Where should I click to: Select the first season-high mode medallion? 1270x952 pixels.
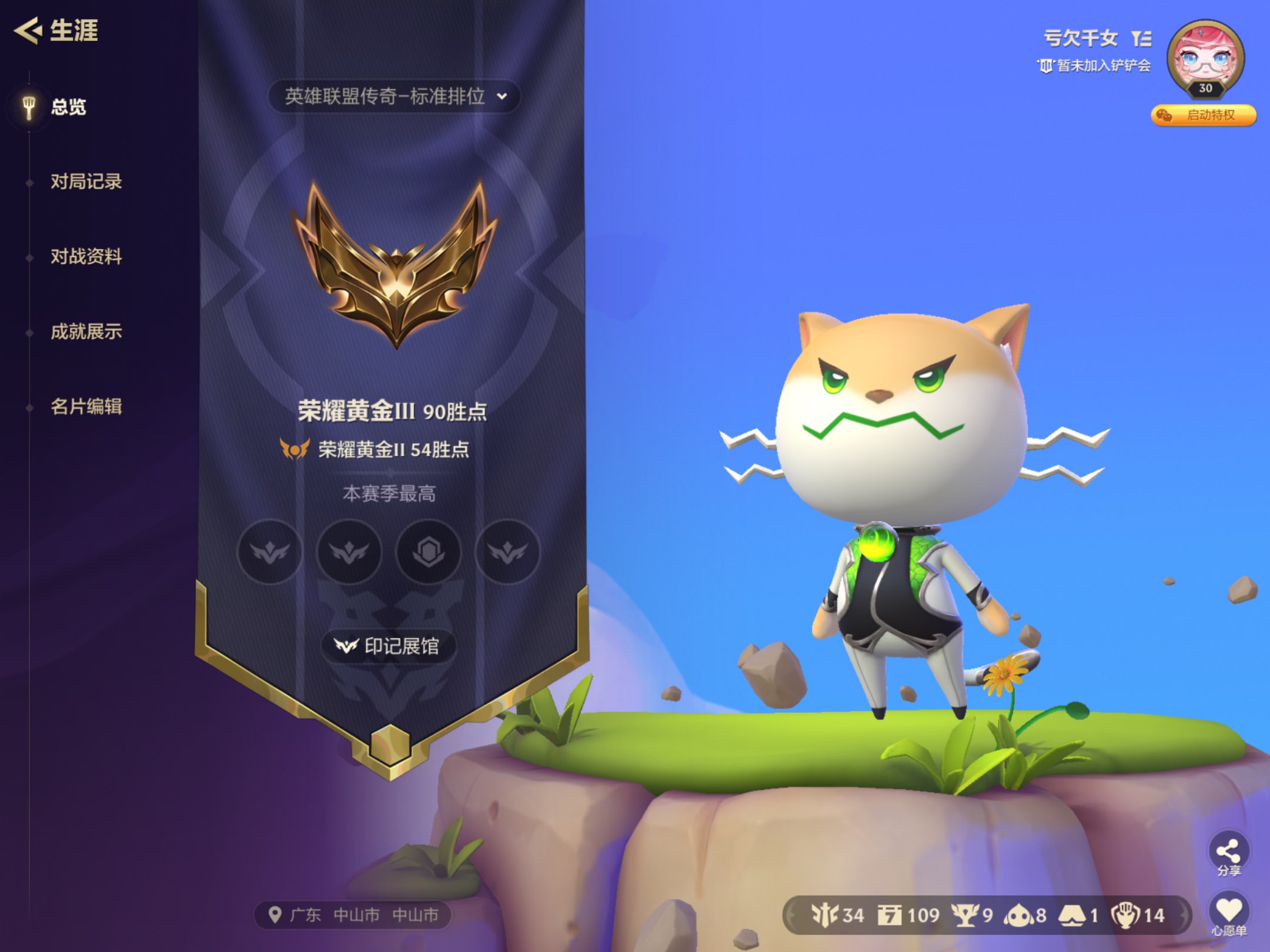270,552
